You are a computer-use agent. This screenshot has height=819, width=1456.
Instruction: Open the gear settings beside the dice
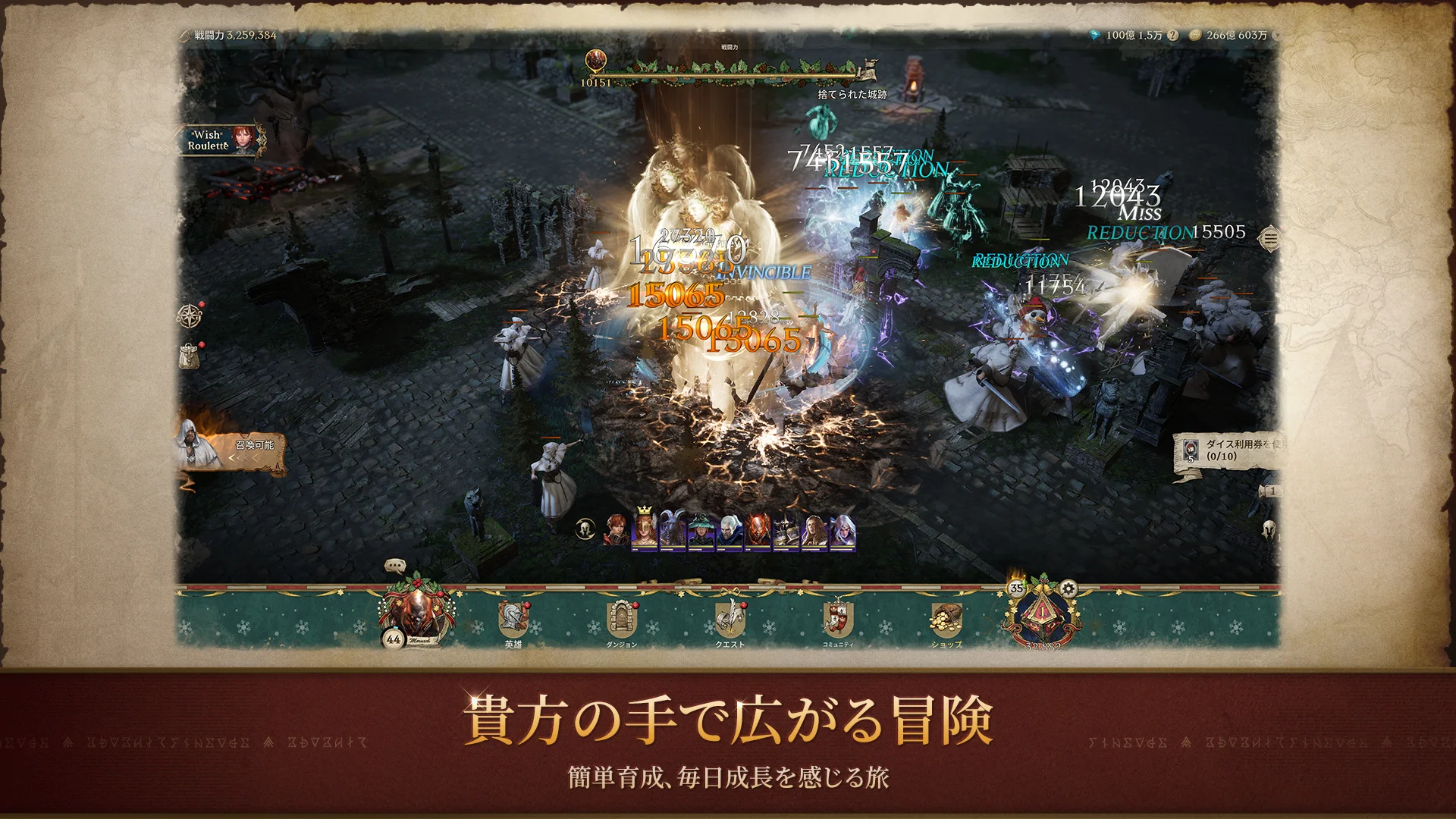point(1068,588)
